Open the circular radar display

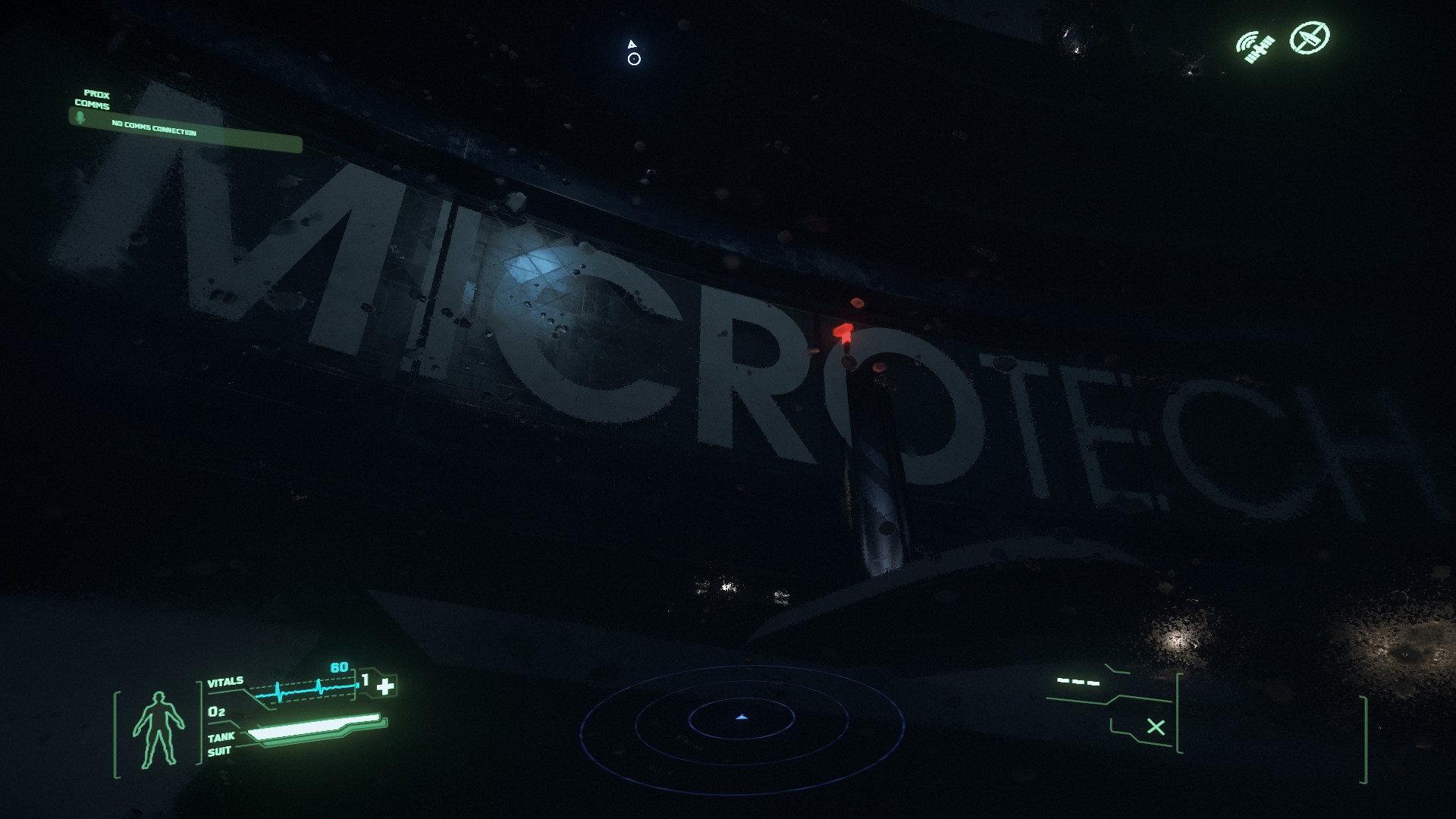pyautogui.click(x=742, y=727)
